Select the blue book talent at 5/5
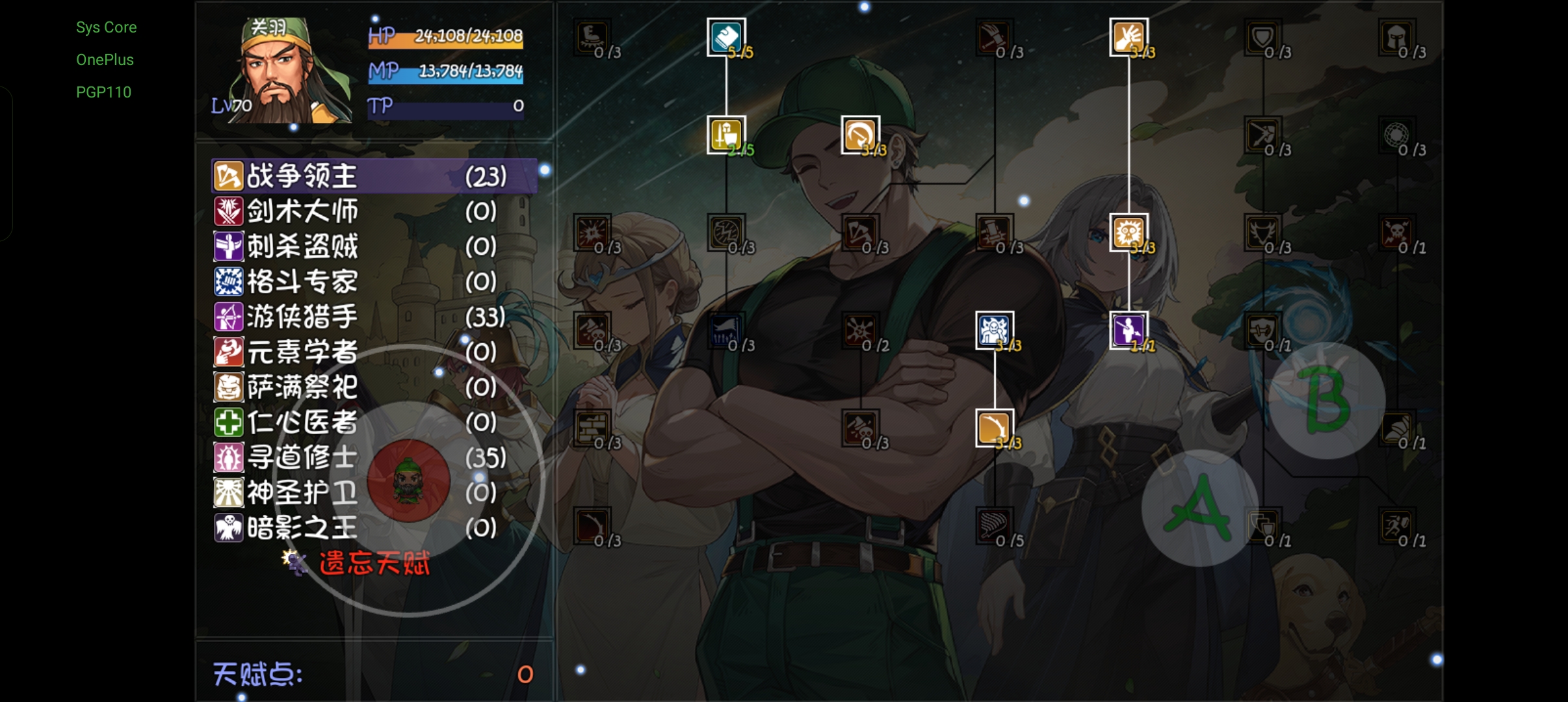Screen dimensions: 1568x702 726,37
